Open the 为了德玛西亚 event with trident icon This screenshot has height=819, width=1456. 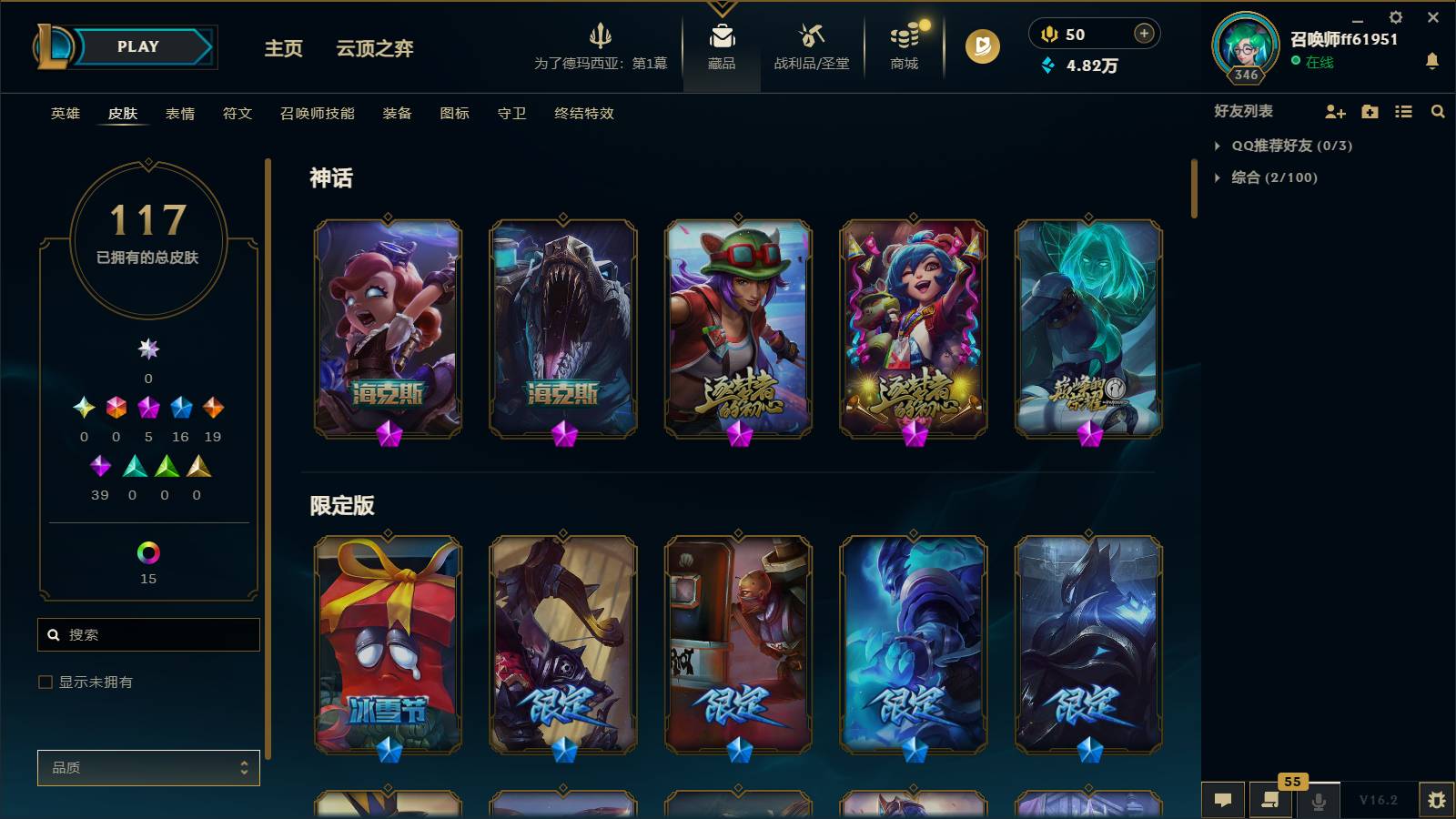(x=601, y=47)
